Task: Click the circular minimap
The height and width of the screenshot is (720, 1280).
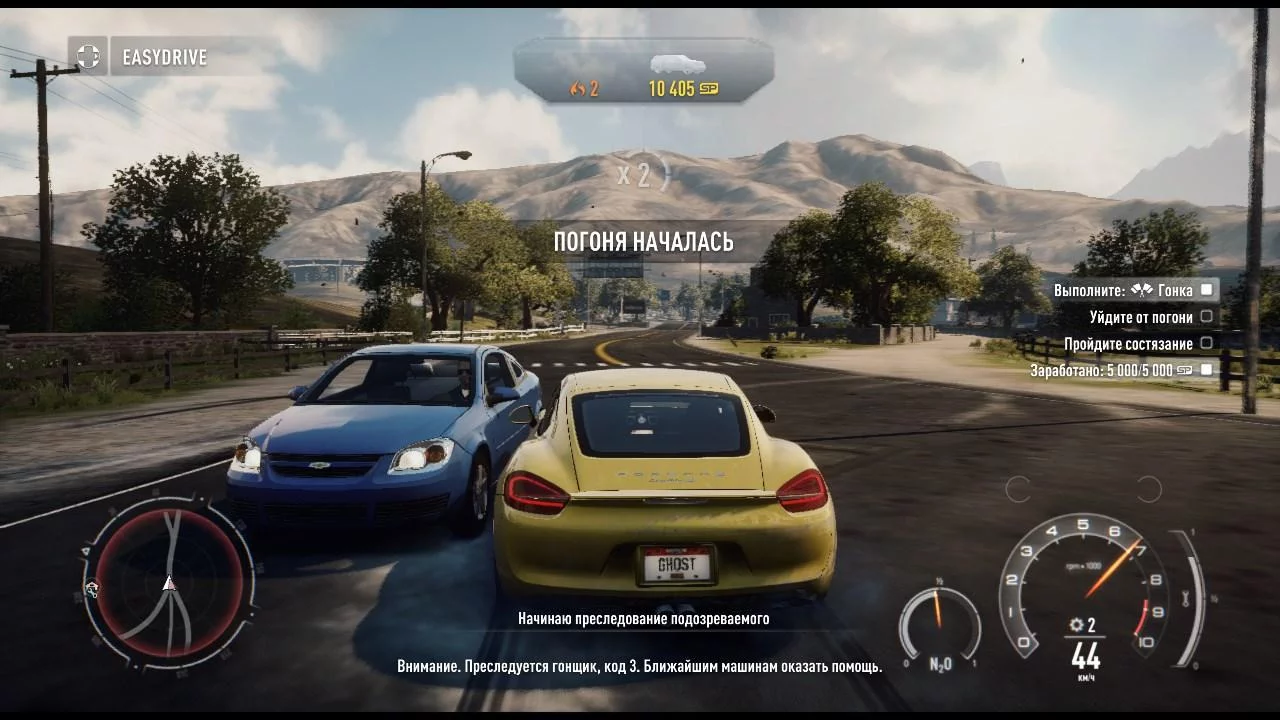Action: (169, 582)
